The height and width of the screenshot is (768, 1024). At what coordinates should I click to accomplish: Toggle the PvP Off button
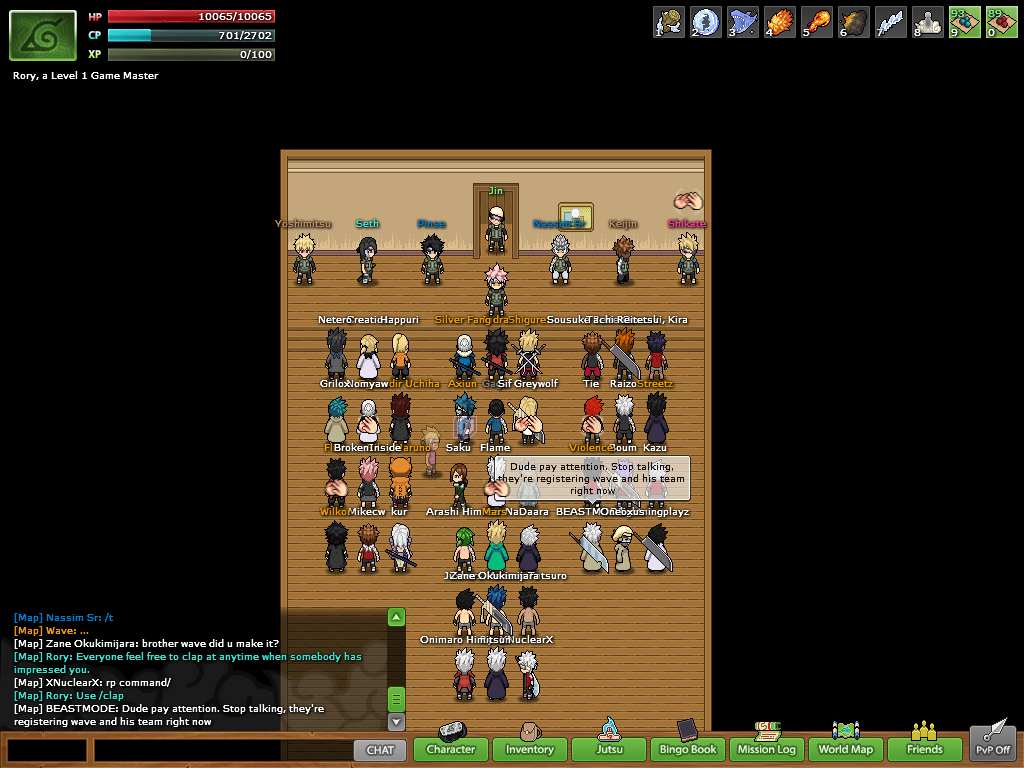[x=993, y=746]
